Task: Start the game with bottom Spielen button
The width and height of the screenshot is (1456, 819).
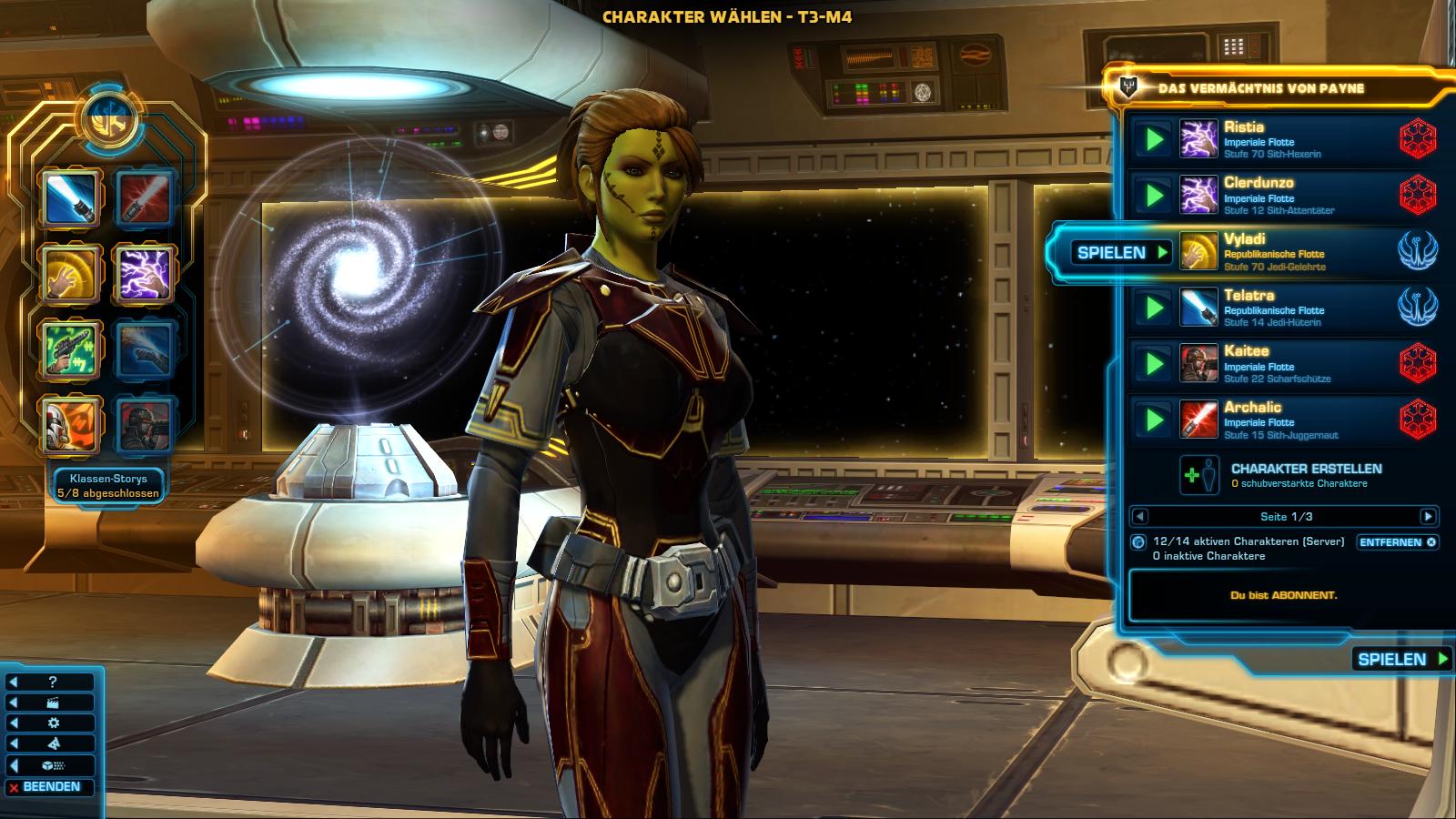Action: coord(1401,659)
